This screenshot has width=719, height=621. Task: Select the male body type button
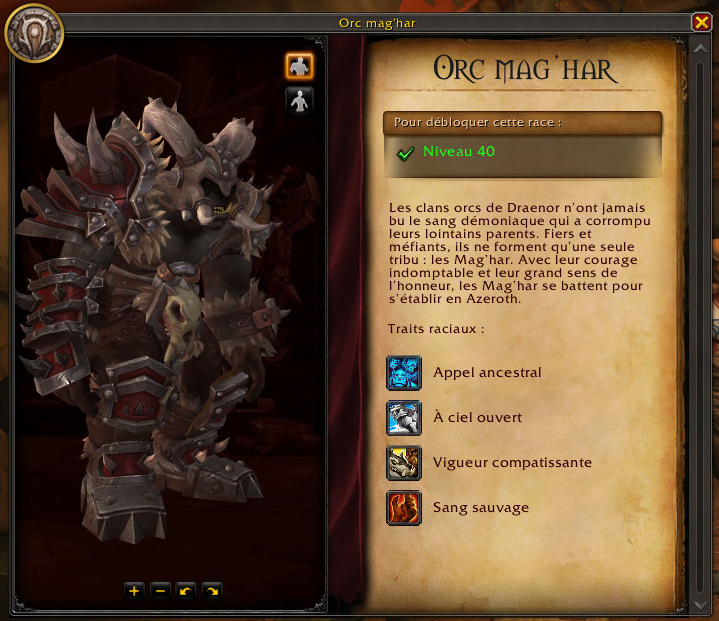(x=299, y=66)
